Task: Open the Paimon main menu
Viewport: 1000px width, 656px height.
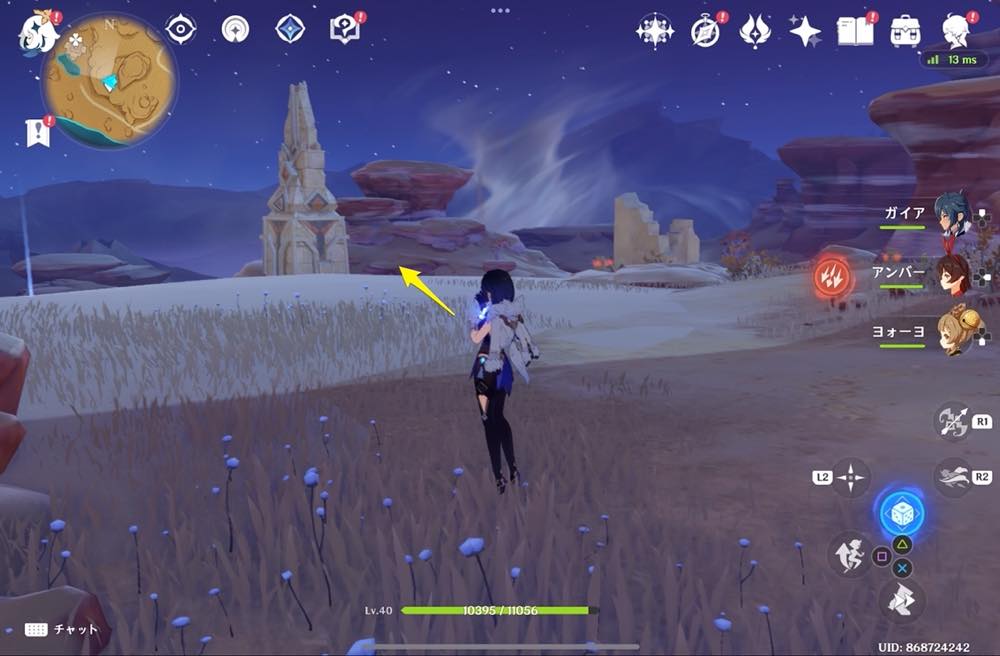Action: tap(37, 32)
